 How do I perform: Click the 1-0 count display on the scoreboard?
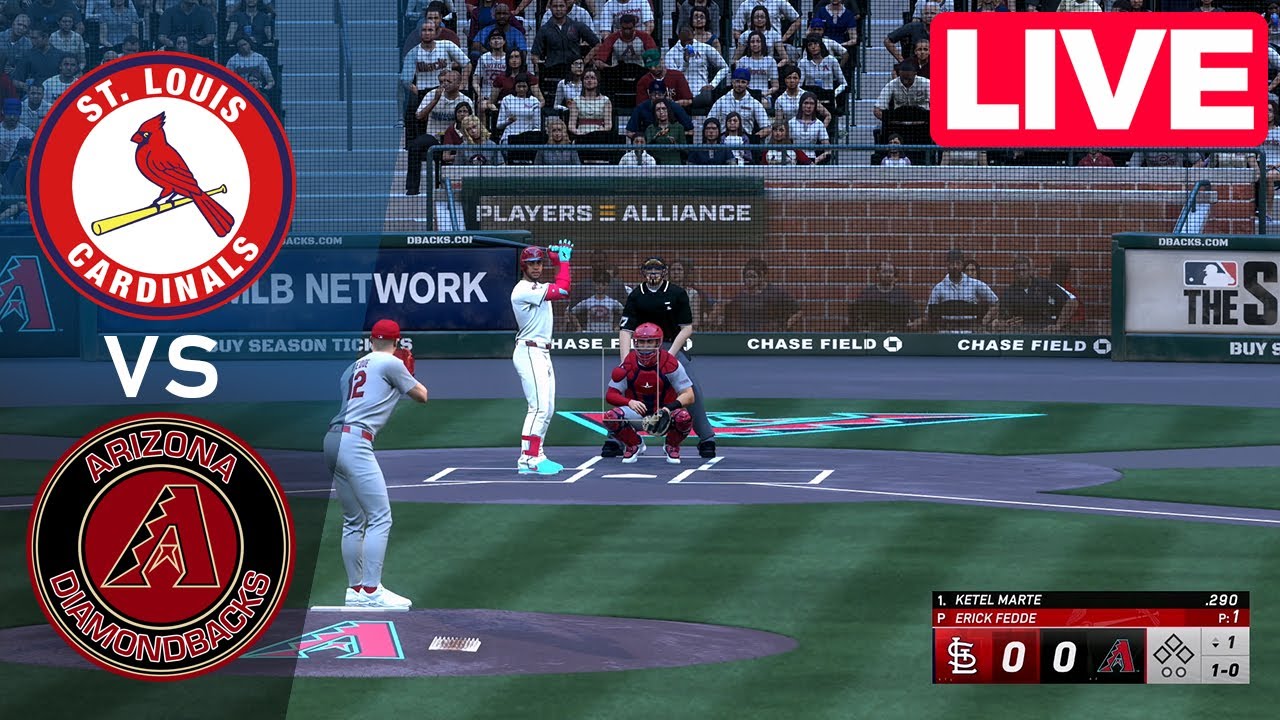click(1226, 668)
